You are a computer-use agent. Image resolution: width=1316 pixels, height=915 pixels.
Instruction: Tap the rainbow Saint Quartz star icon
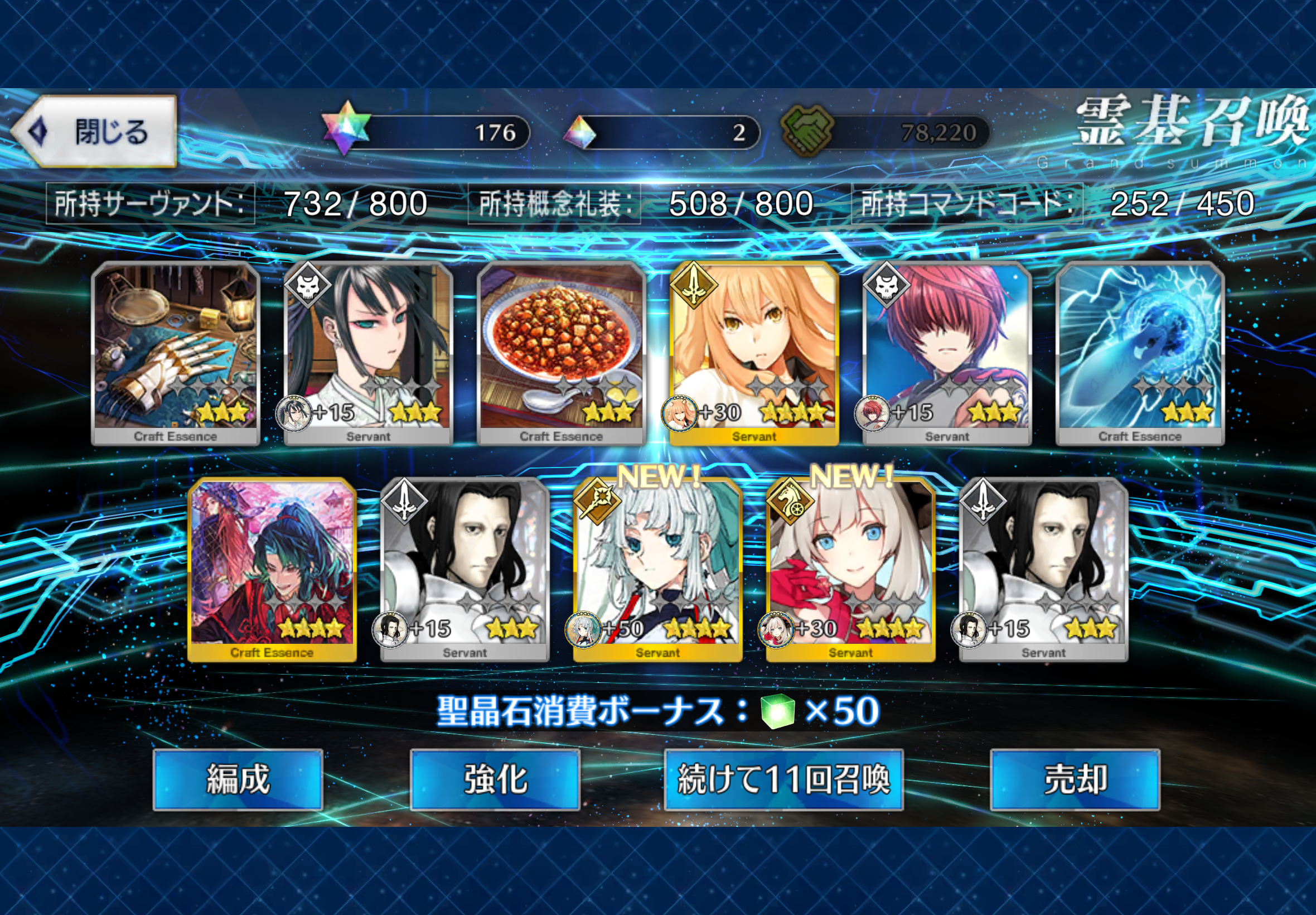point(345,128)
